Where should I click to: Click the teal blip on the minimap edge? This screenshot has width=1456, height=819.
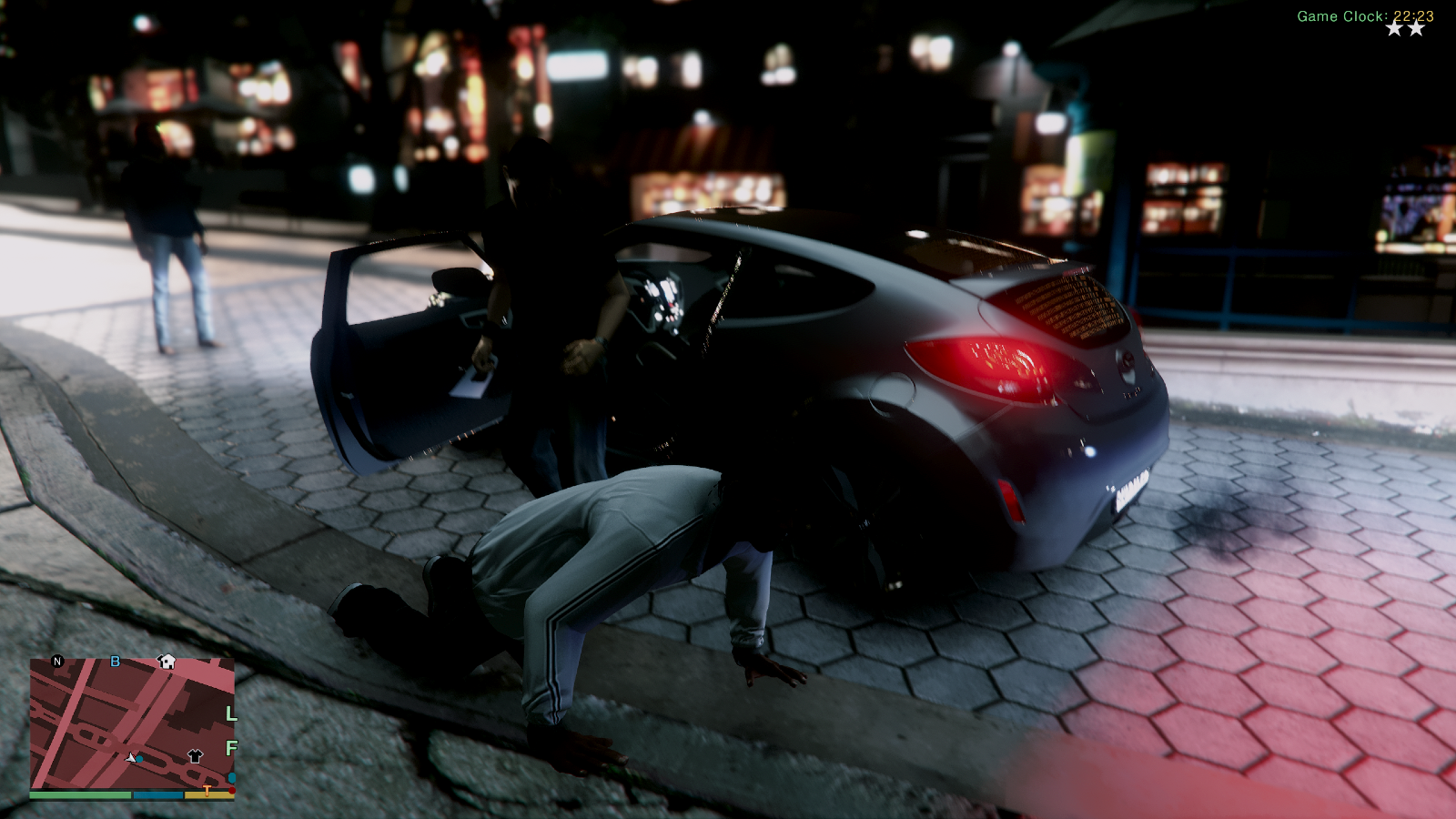point(231,776)
